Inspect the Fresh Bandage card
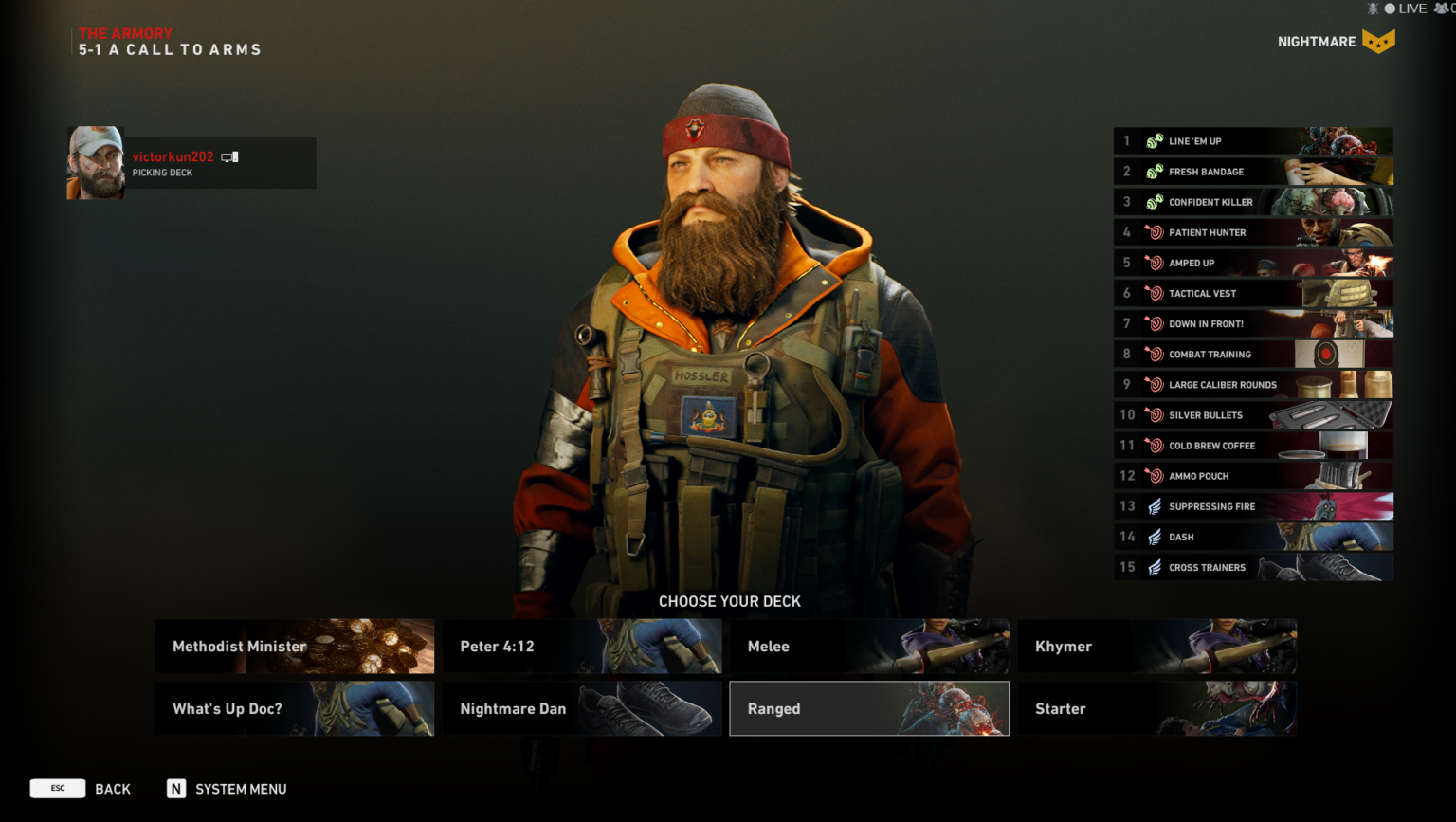This screenshot has width=1456, height=822. pyautogui.click(x=1253, y=172)
